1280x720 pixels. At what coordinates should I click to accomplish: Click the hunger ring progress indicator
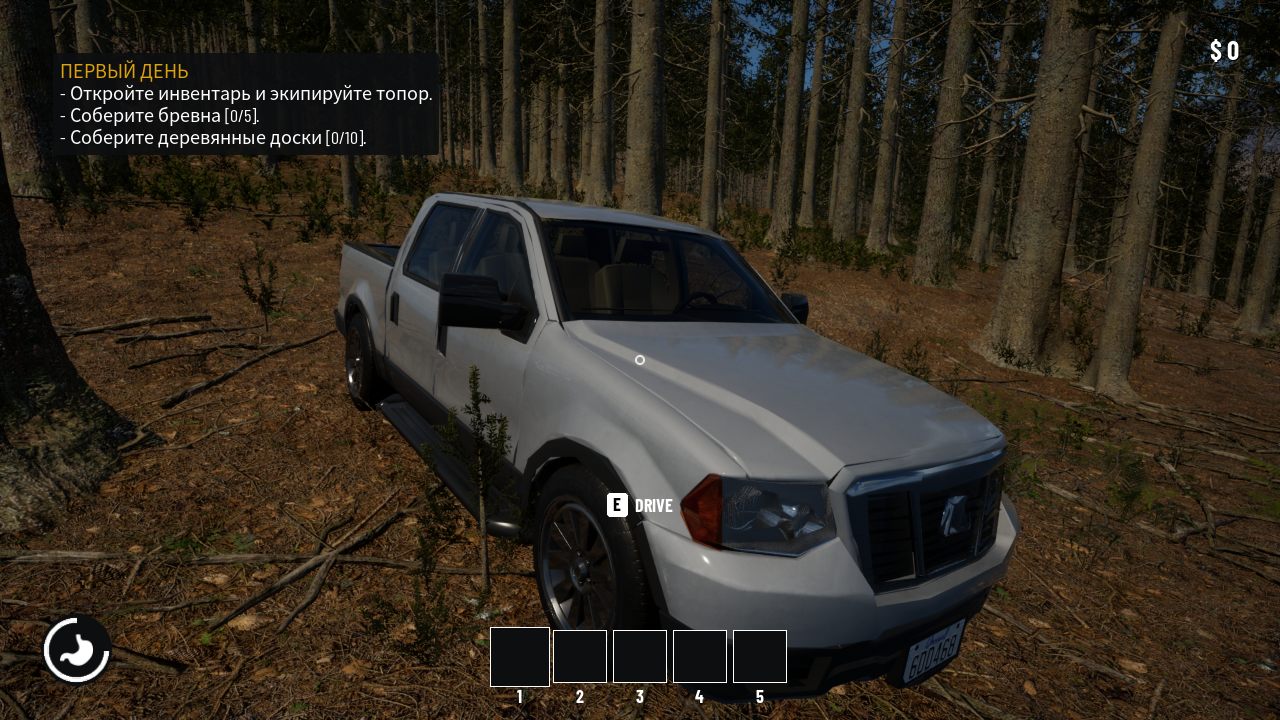point(76,622)
